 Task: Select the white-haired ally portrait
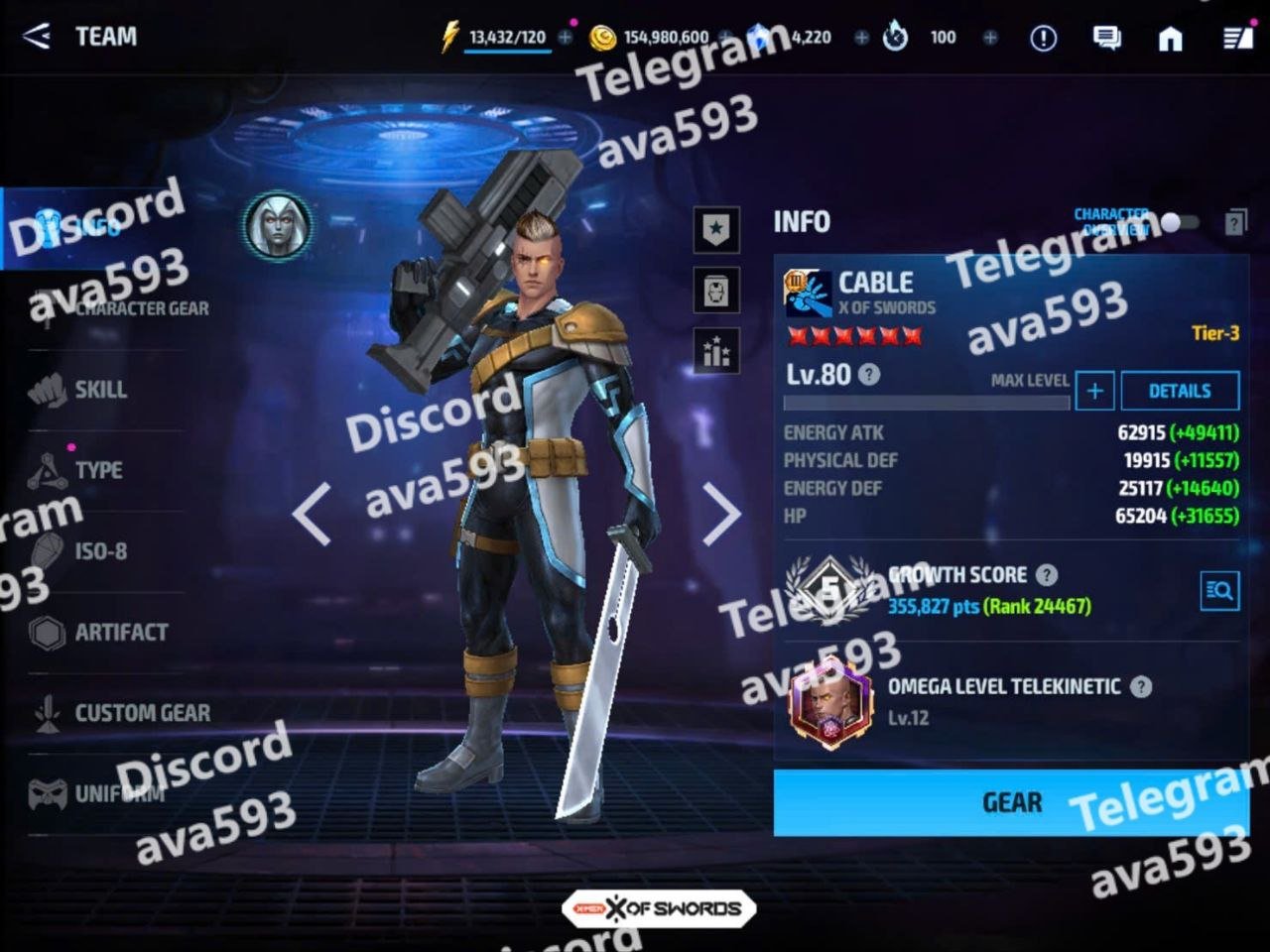pyautogui.click(x=278, y=226)
